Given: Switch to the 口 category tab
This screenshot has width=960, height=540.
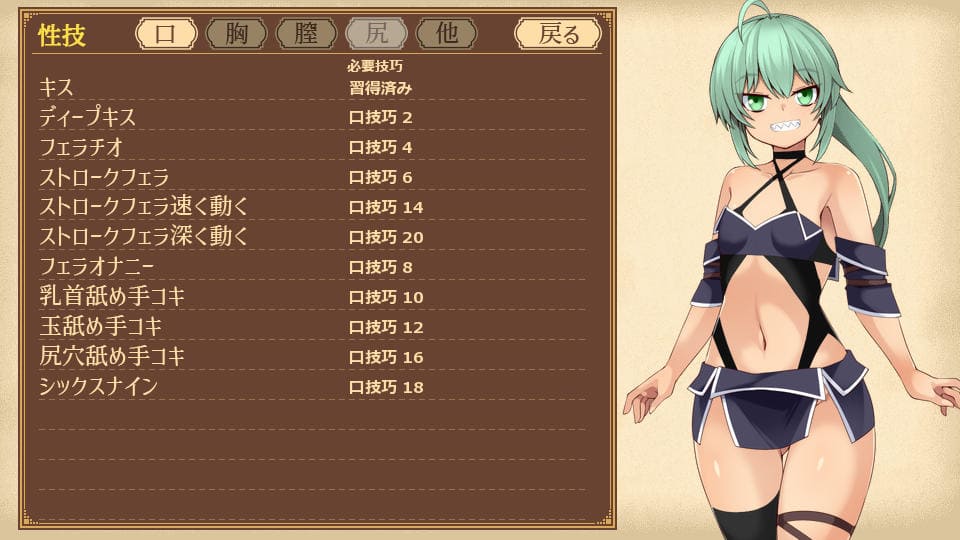Looking at the screenshot, I should point(166,34).
